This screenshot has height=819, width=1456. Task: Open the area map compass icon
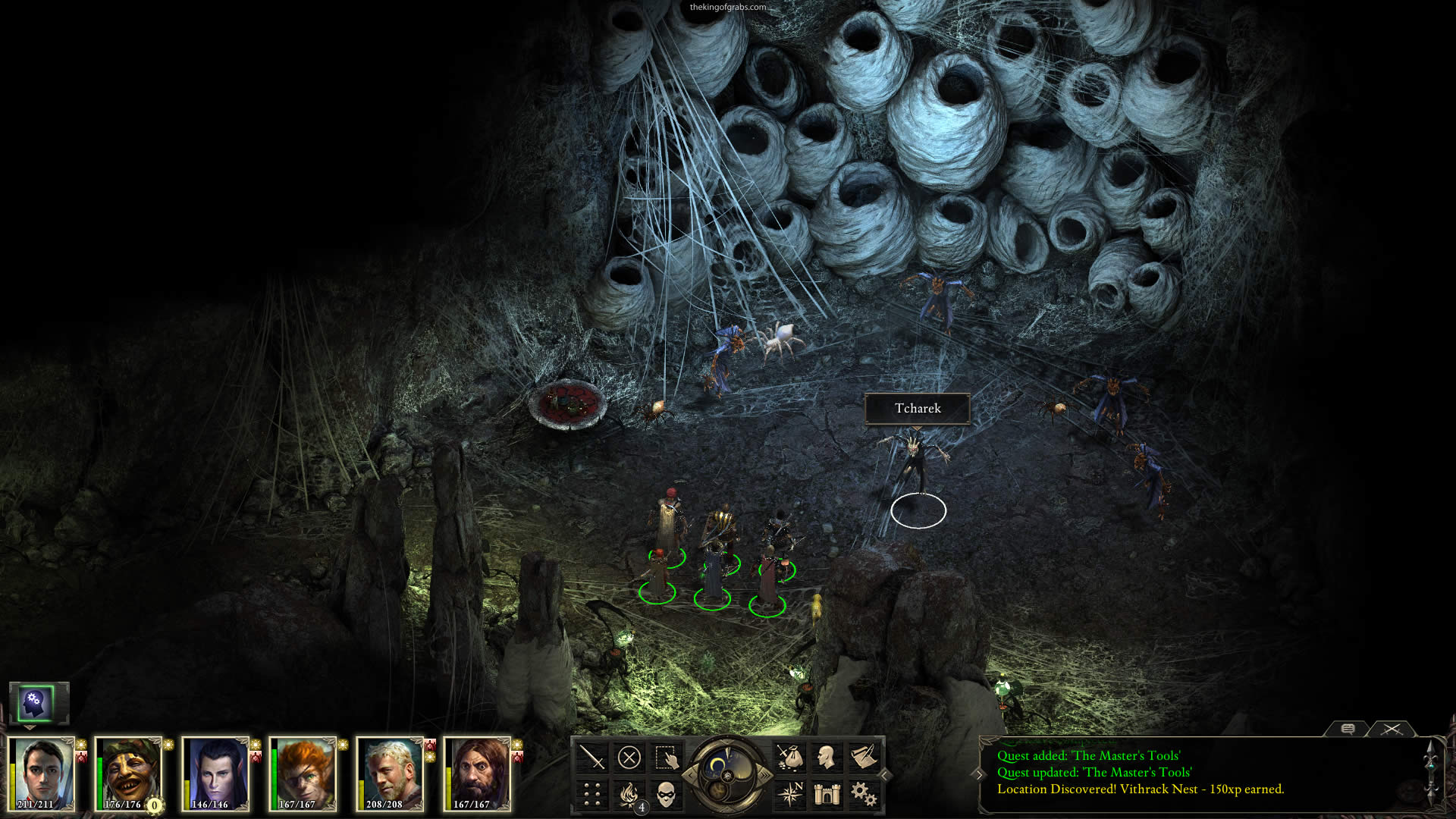(x=789, y=794)
